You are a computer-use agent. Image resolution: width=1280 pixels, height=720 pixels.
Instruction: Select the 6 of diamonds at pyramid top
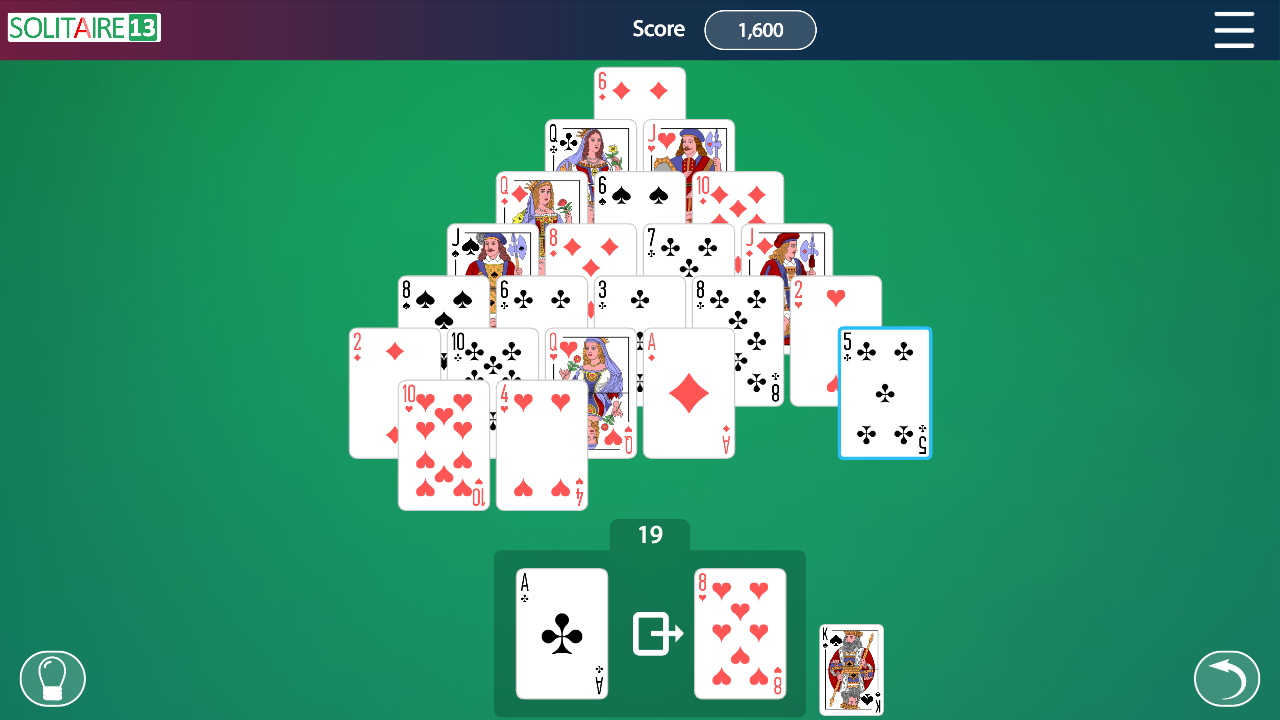click(640, 92)
